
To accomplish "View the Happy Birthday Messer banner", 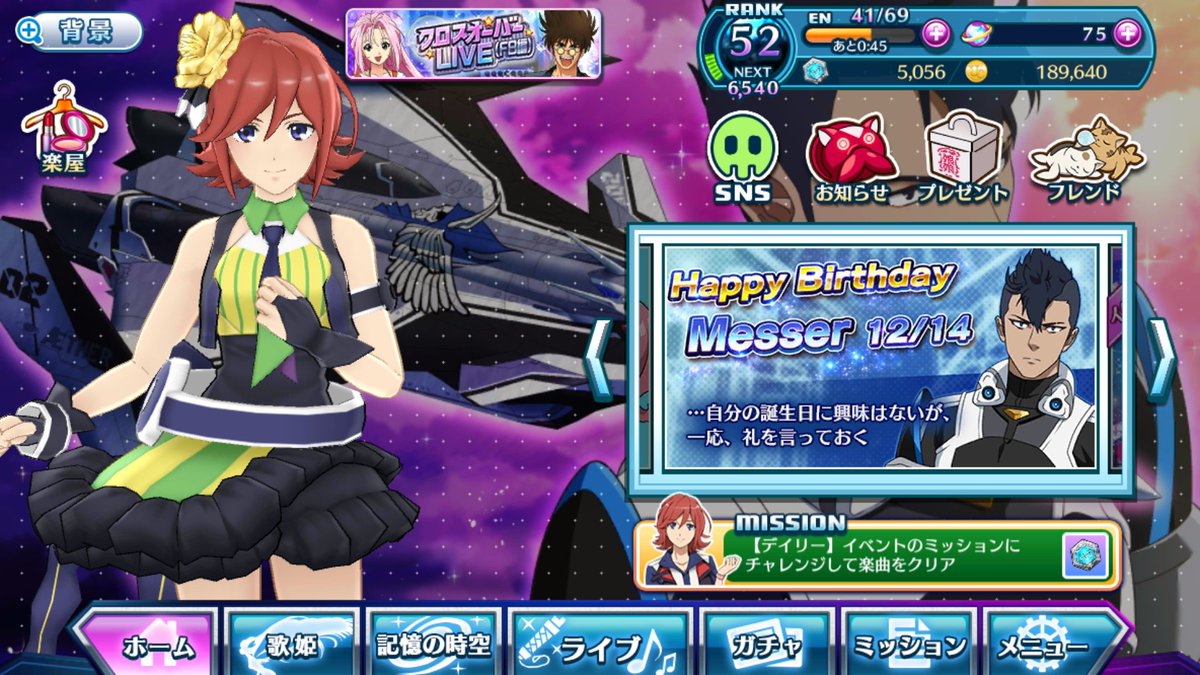I will pyautogui.click(x=880, y=358).
